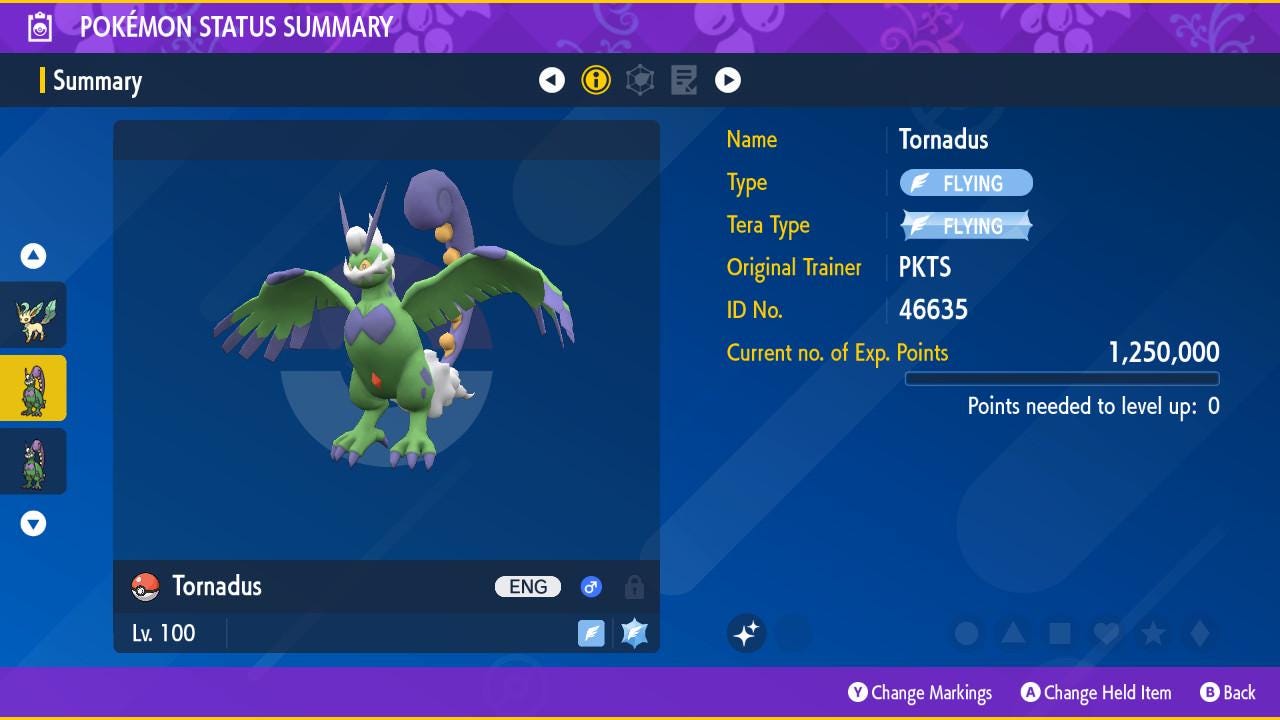Pick the non-highlighted Tornadus thumbnail

click(33, 462)
